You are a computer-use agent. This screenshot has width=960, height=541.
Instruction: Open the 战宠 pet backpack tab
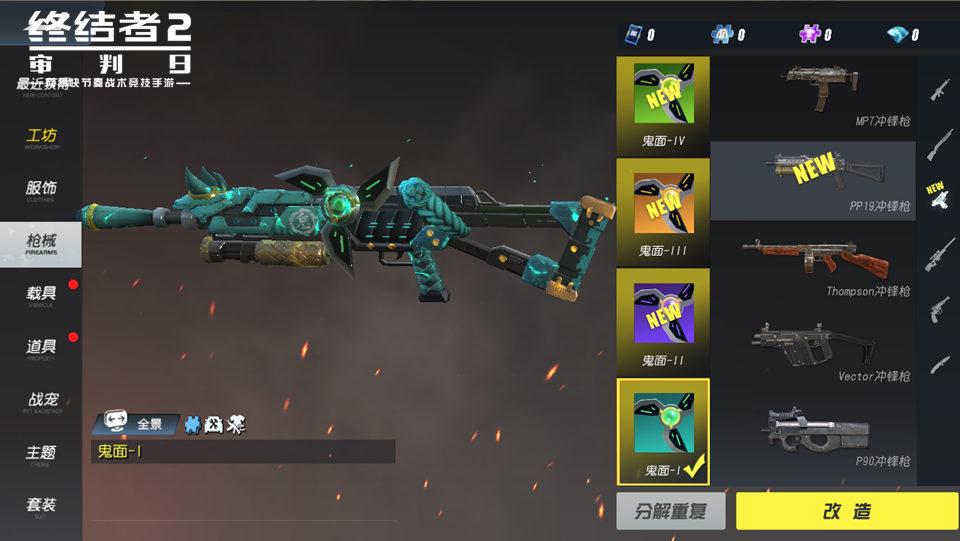(41, 401)
